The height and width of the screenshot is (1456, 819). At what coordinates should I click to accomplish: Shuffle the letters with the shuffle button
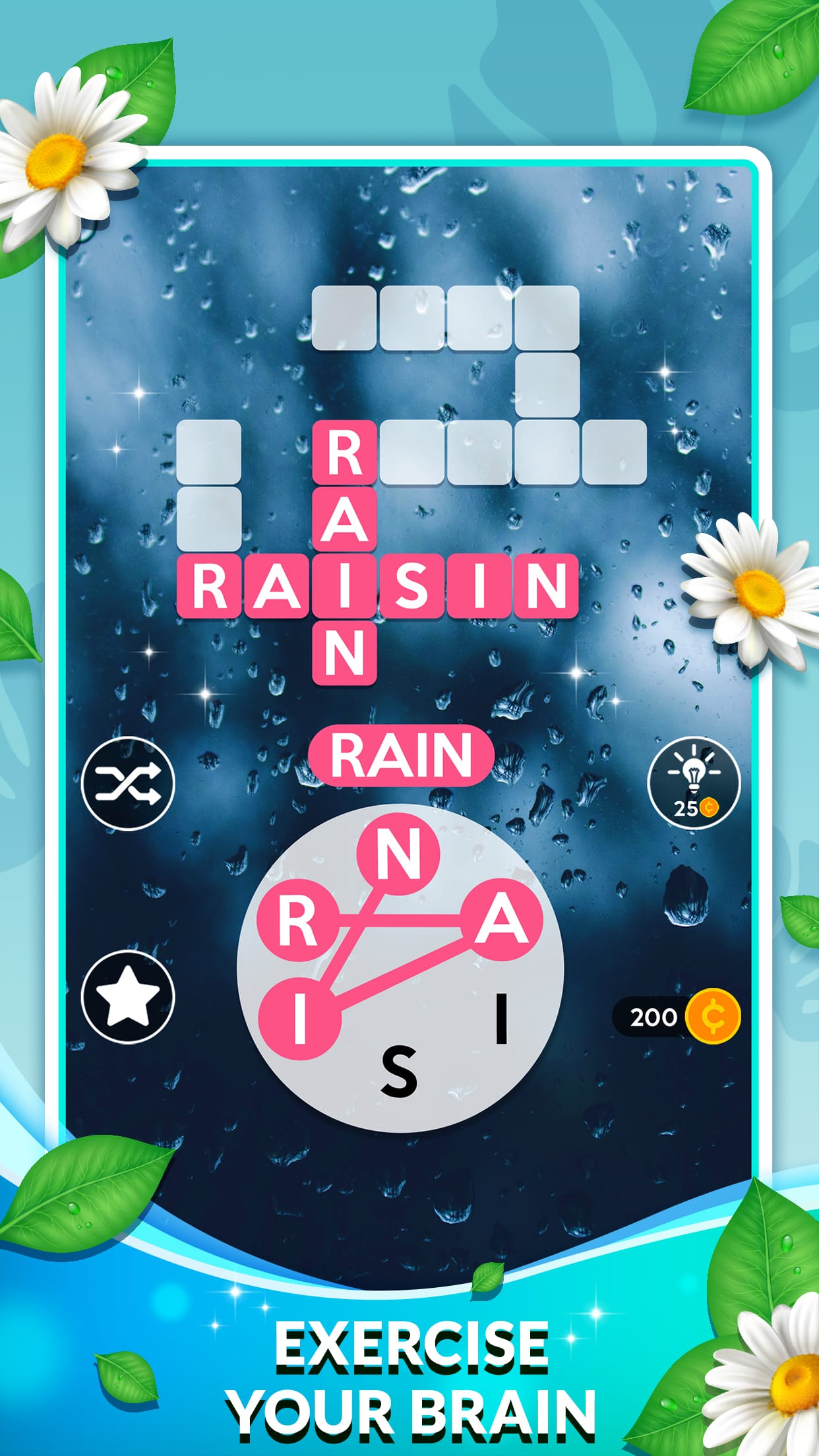point(127,783)
